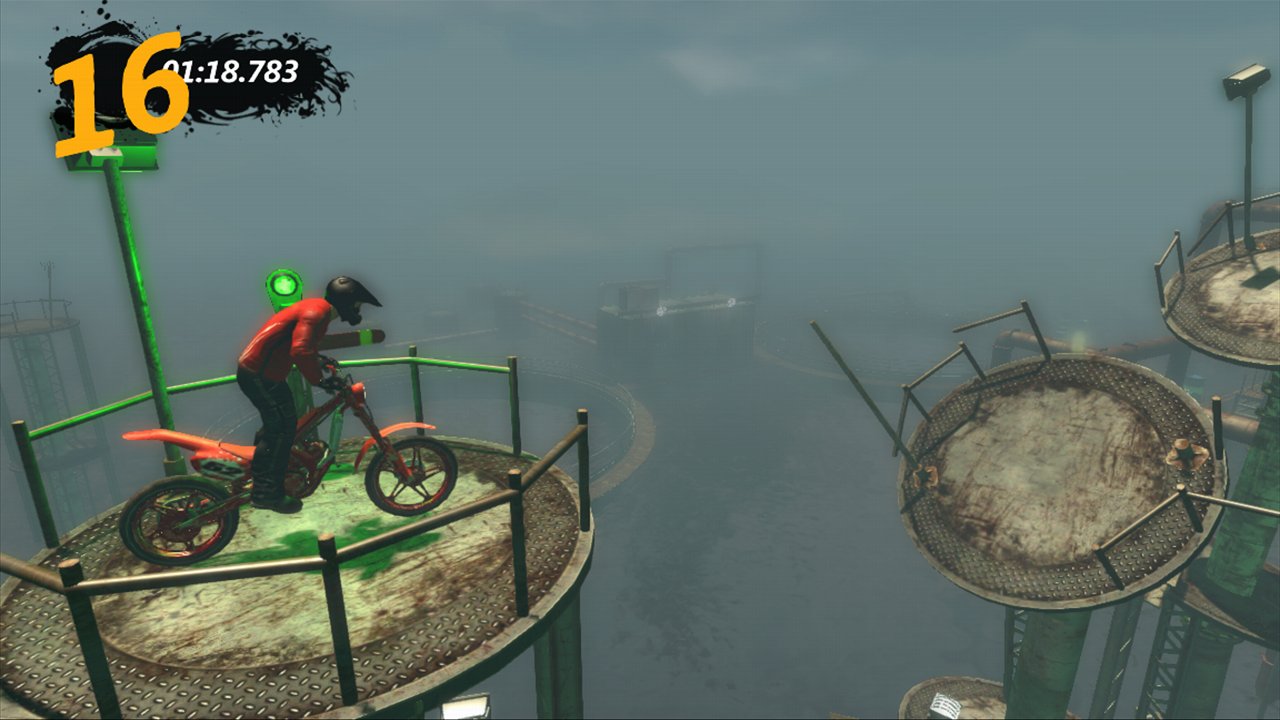This screenshot has width=1280, height=720.
Task: Click the glowing collectible cog in the fog
Action: click(663, 311)
